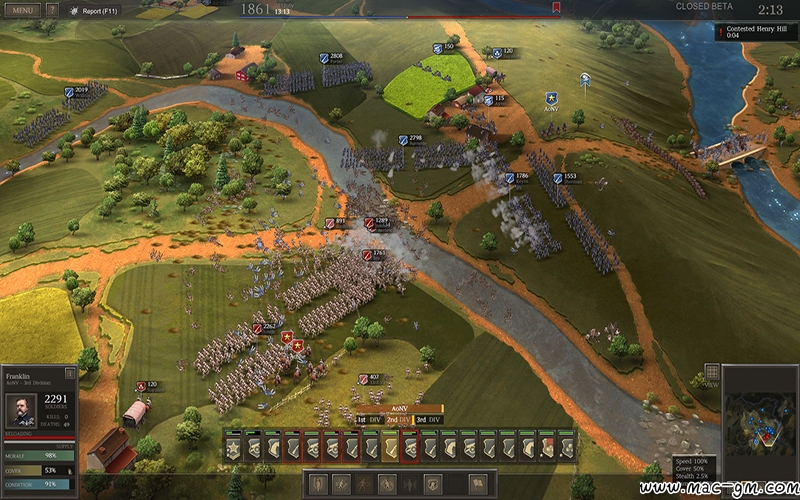This screenshot has height=500, width=800.
Task: Select the 1st DIV tab
Action: (x=369, y=419)
